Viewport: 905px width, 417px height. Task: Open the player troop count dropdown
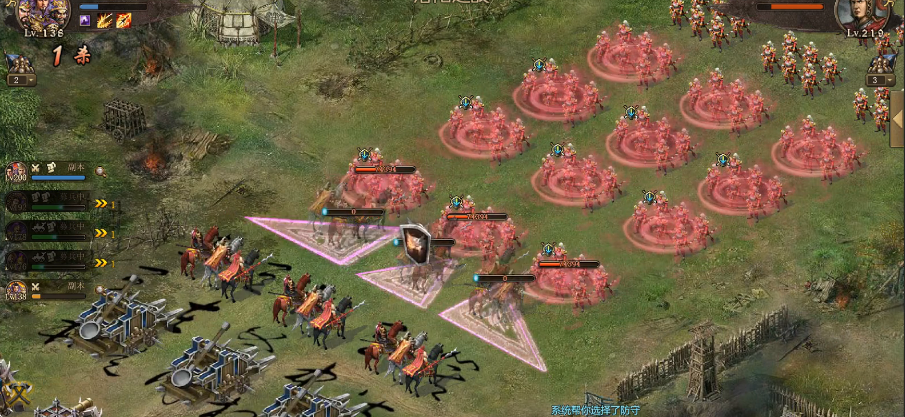point(21,80)
